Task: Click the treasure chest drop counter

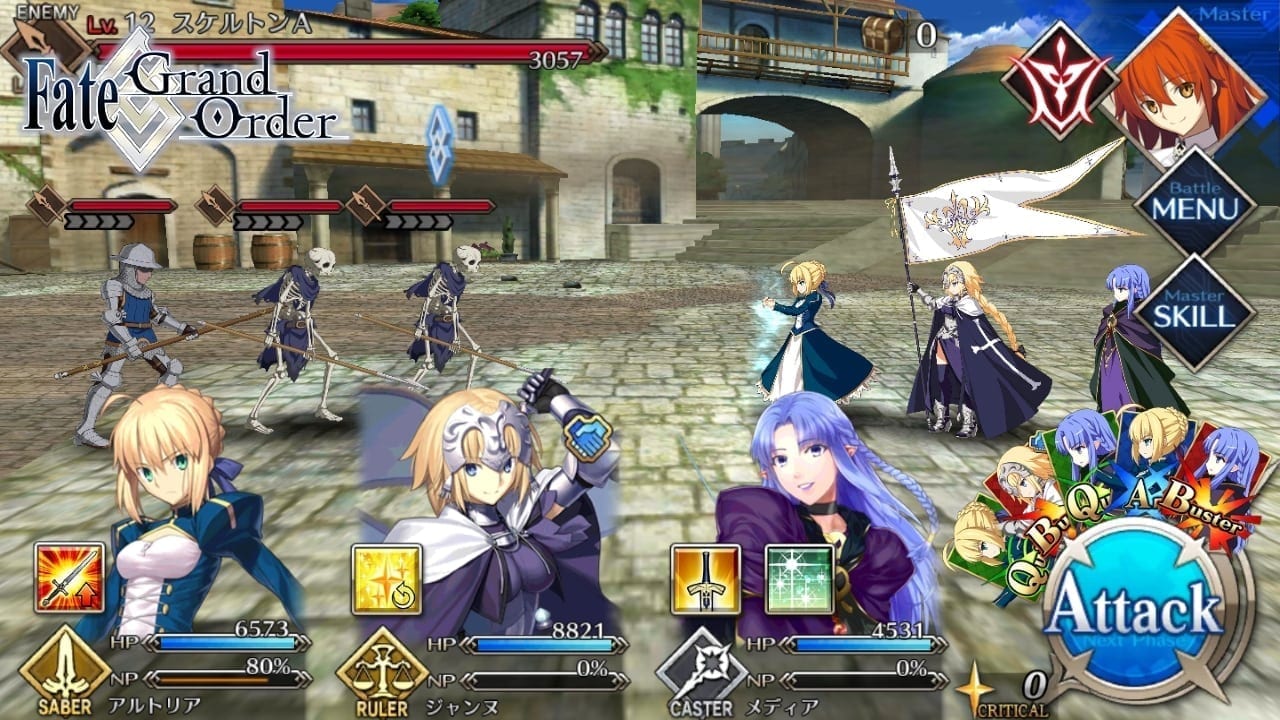Action: (898, 34)
